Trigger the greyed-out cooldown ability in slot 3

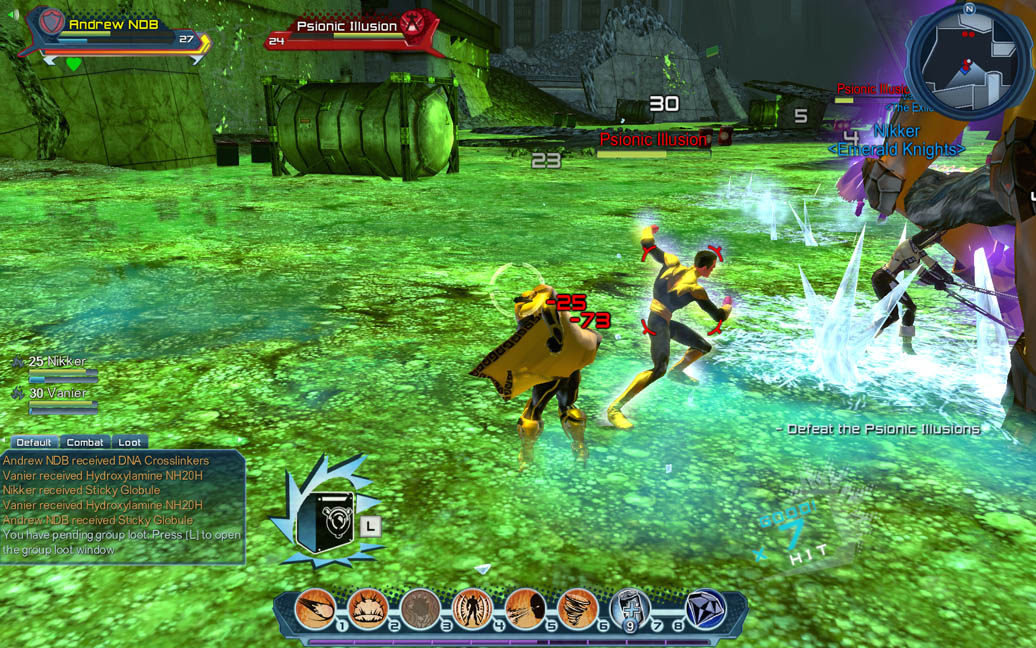click(420, 609)
